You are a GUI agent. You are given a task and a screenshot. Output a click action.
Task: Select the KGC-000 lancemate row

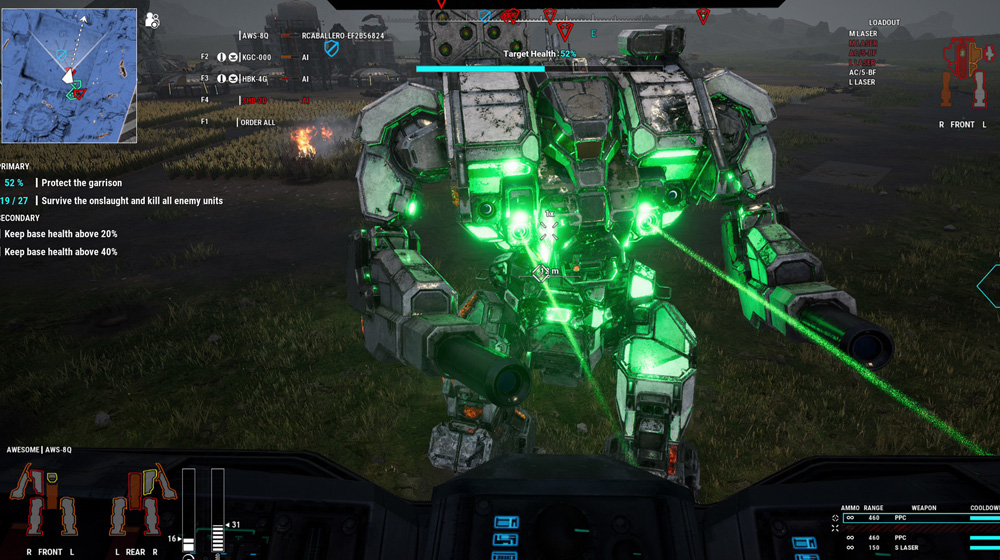[x=256, y=57]
